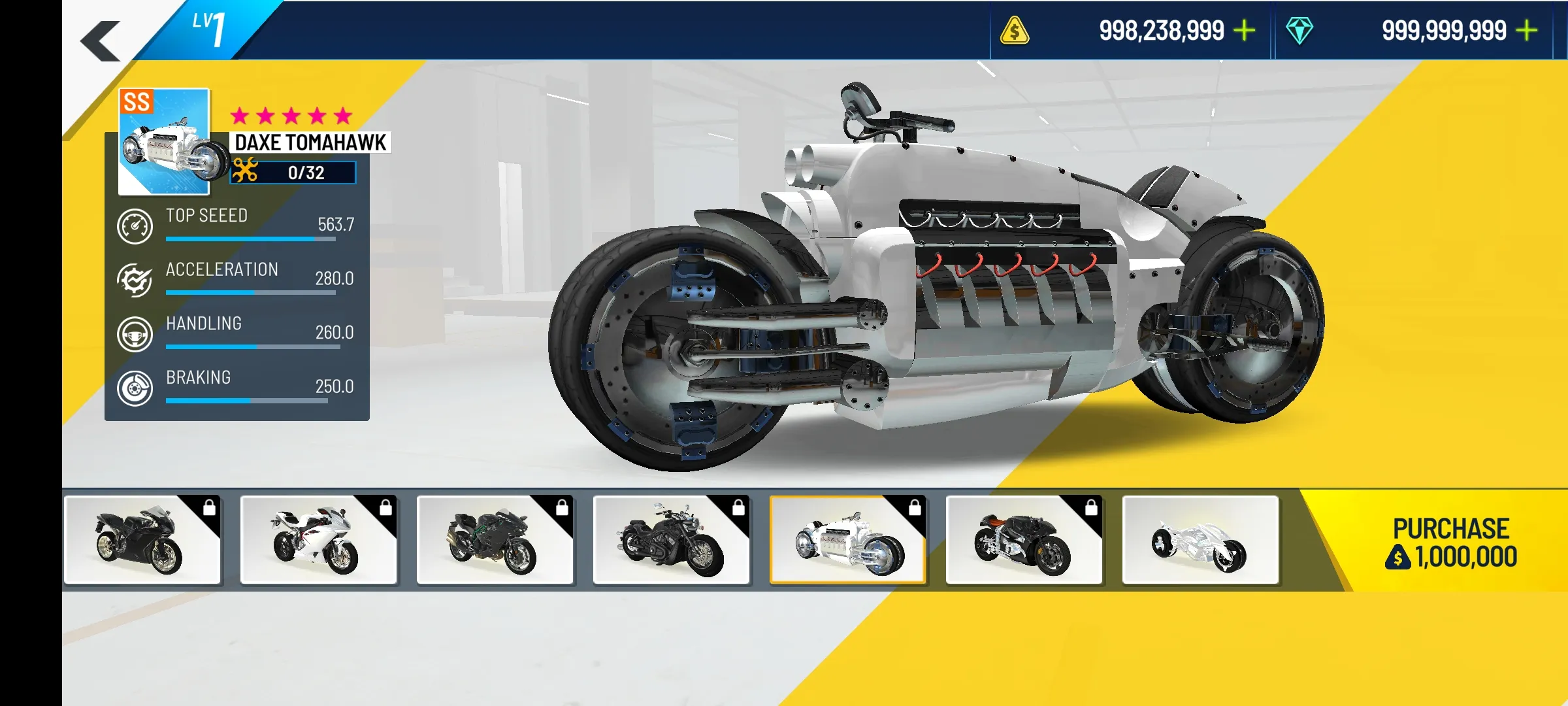Image resolution: width=1568 pixels, height=706 pixels.
Task: Add more diamonds with the plus button
Action: coord(1527,31)
